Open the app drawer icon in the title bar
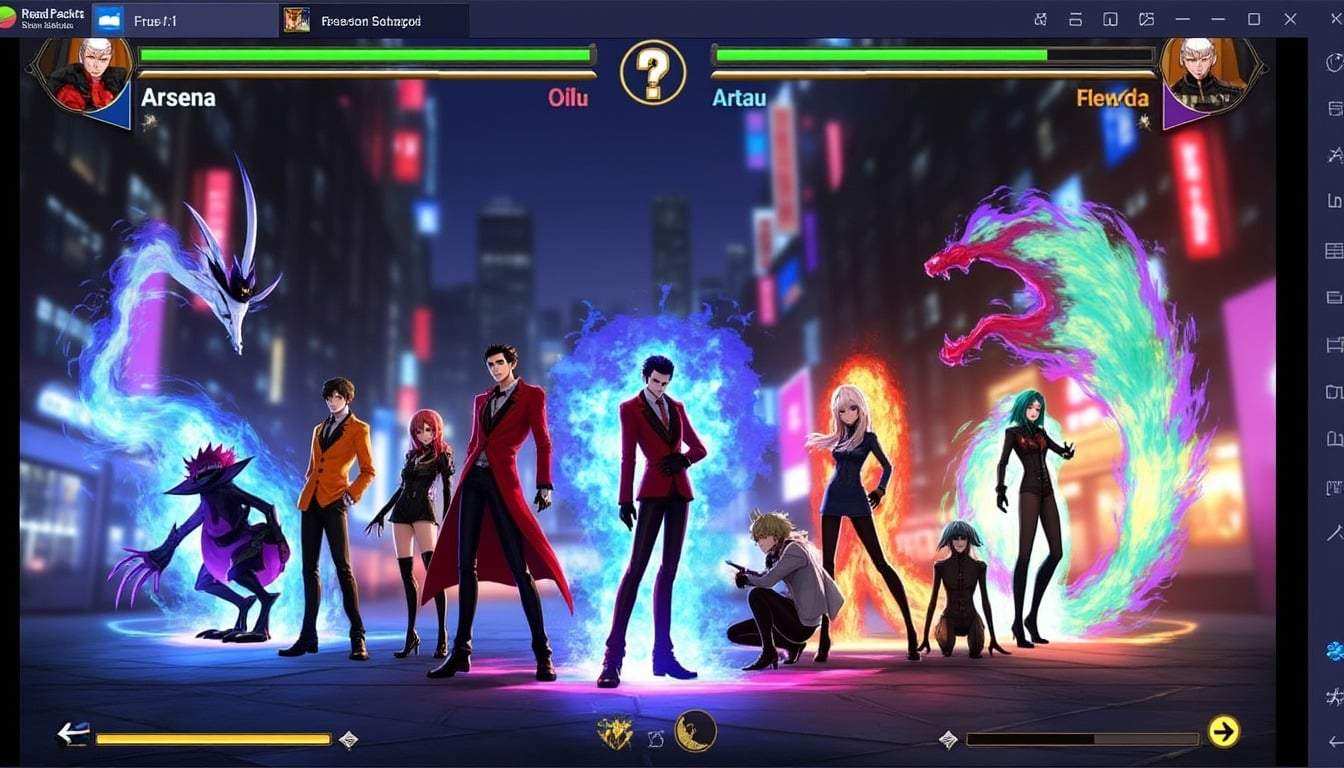This screenshot has height=768, width=1344. tap(1110, 18)
